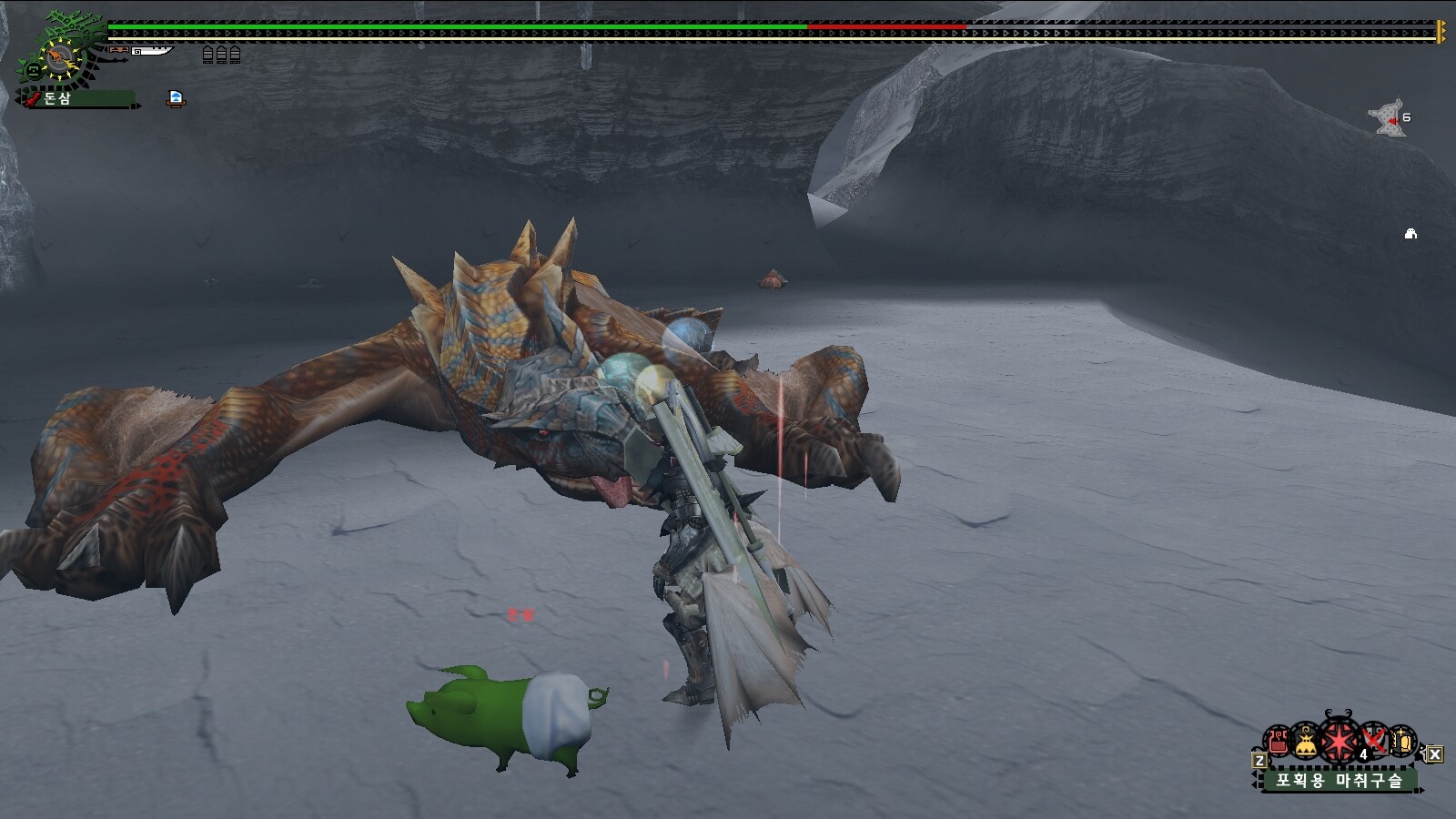Choose the red potion flask item
The image size is (1456, 819).
1279,743
